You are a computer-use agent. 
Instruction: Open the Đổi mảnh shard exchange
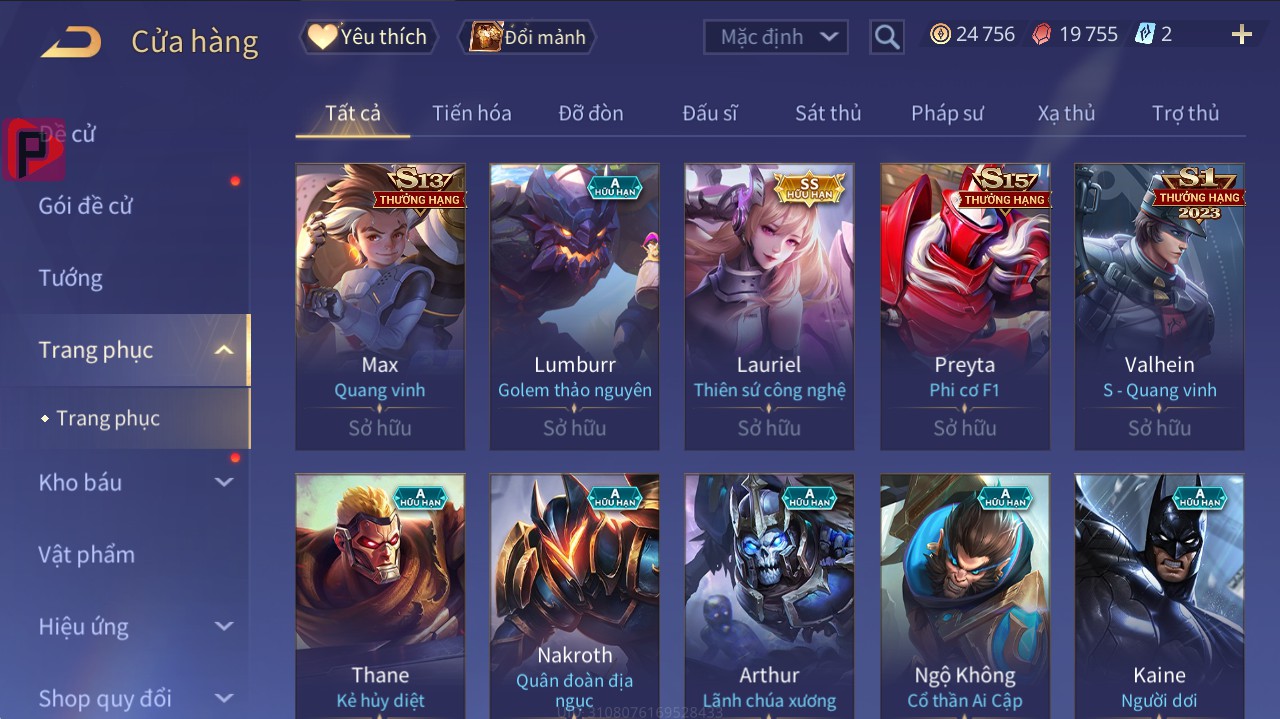[x=527, y=37]
